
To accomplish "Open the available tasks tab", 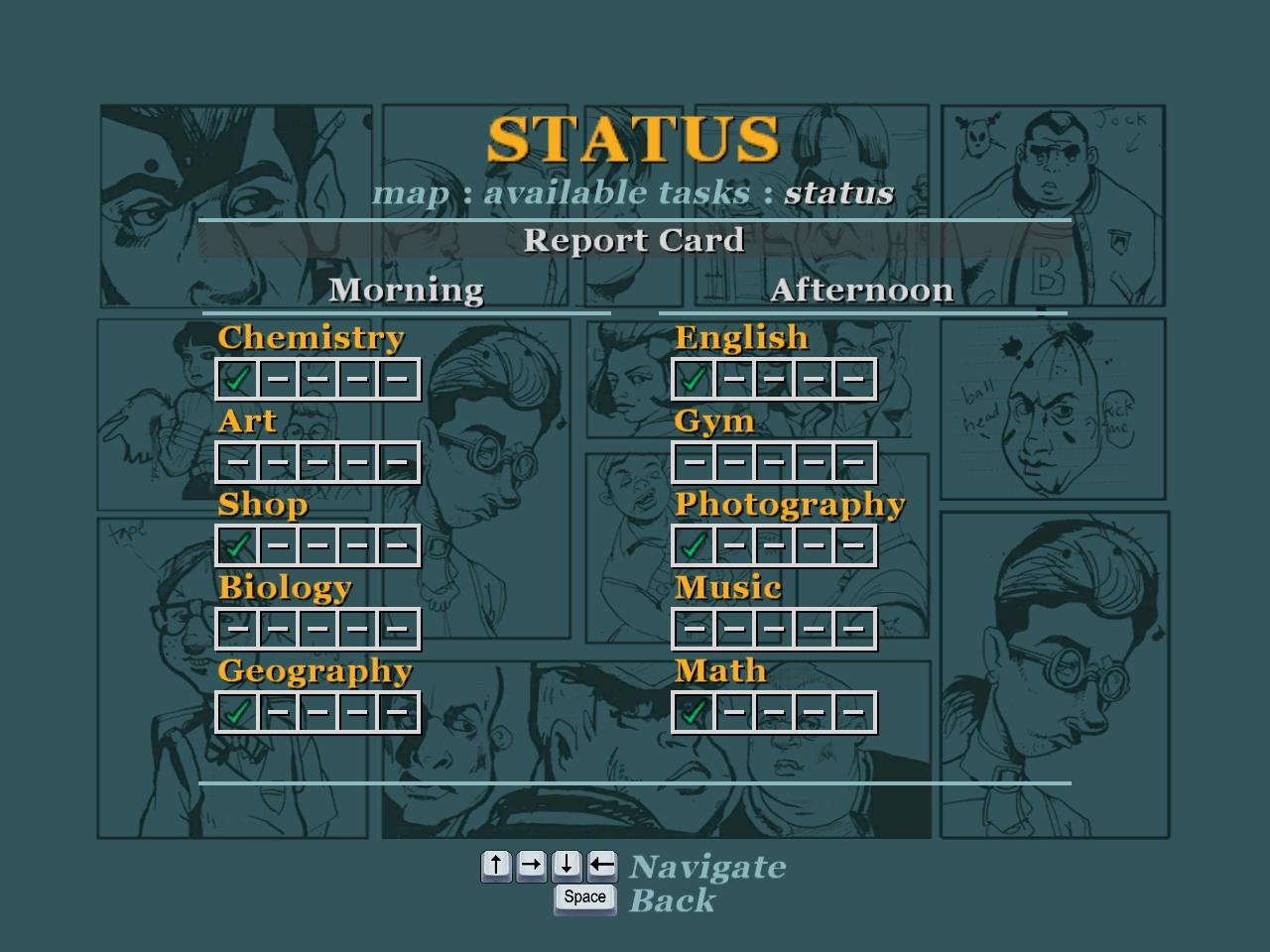I will click(x=616, y=192).
